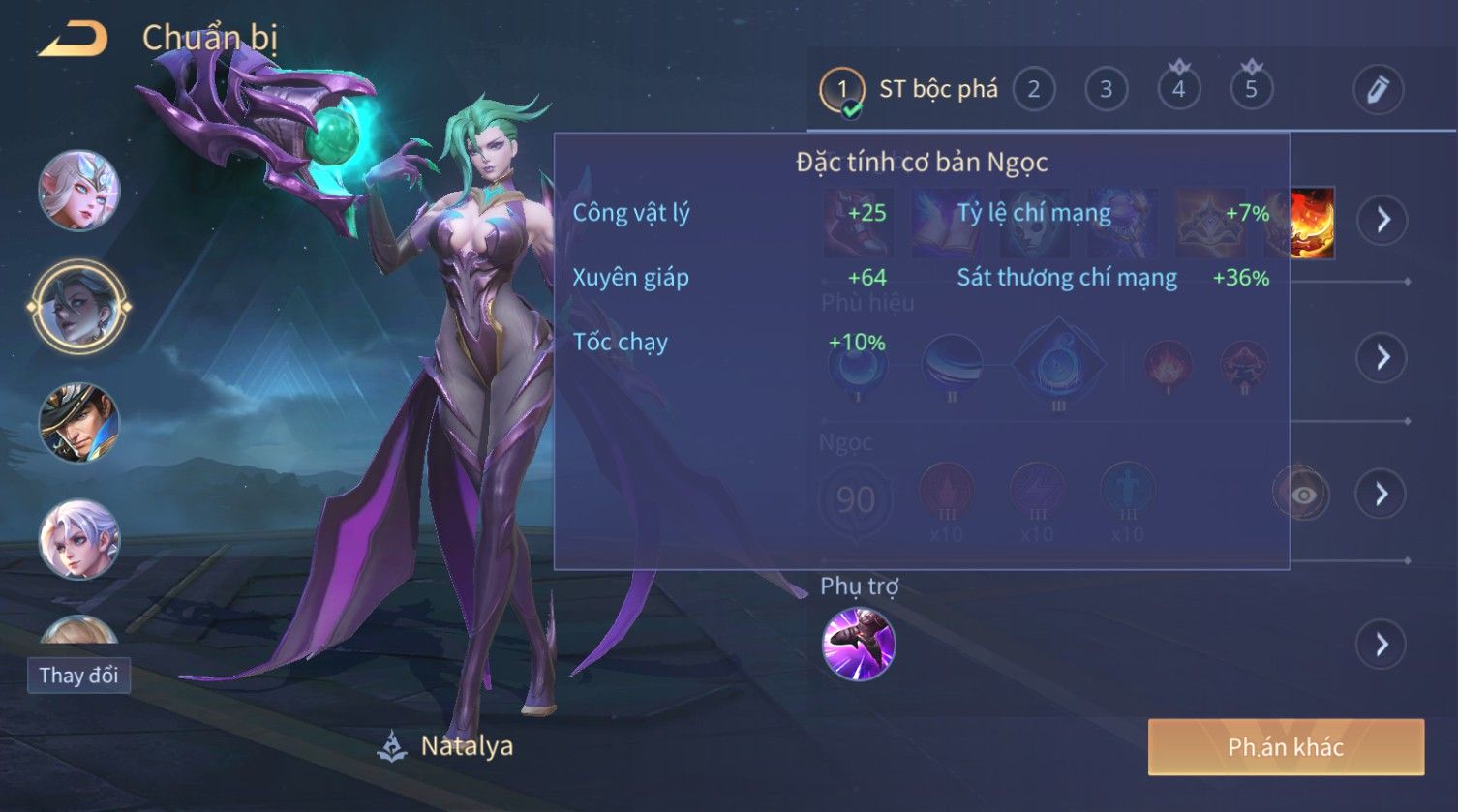Switch to preset slot 2
Viewport: 1458px width, 812px height.
(1033, 90)
